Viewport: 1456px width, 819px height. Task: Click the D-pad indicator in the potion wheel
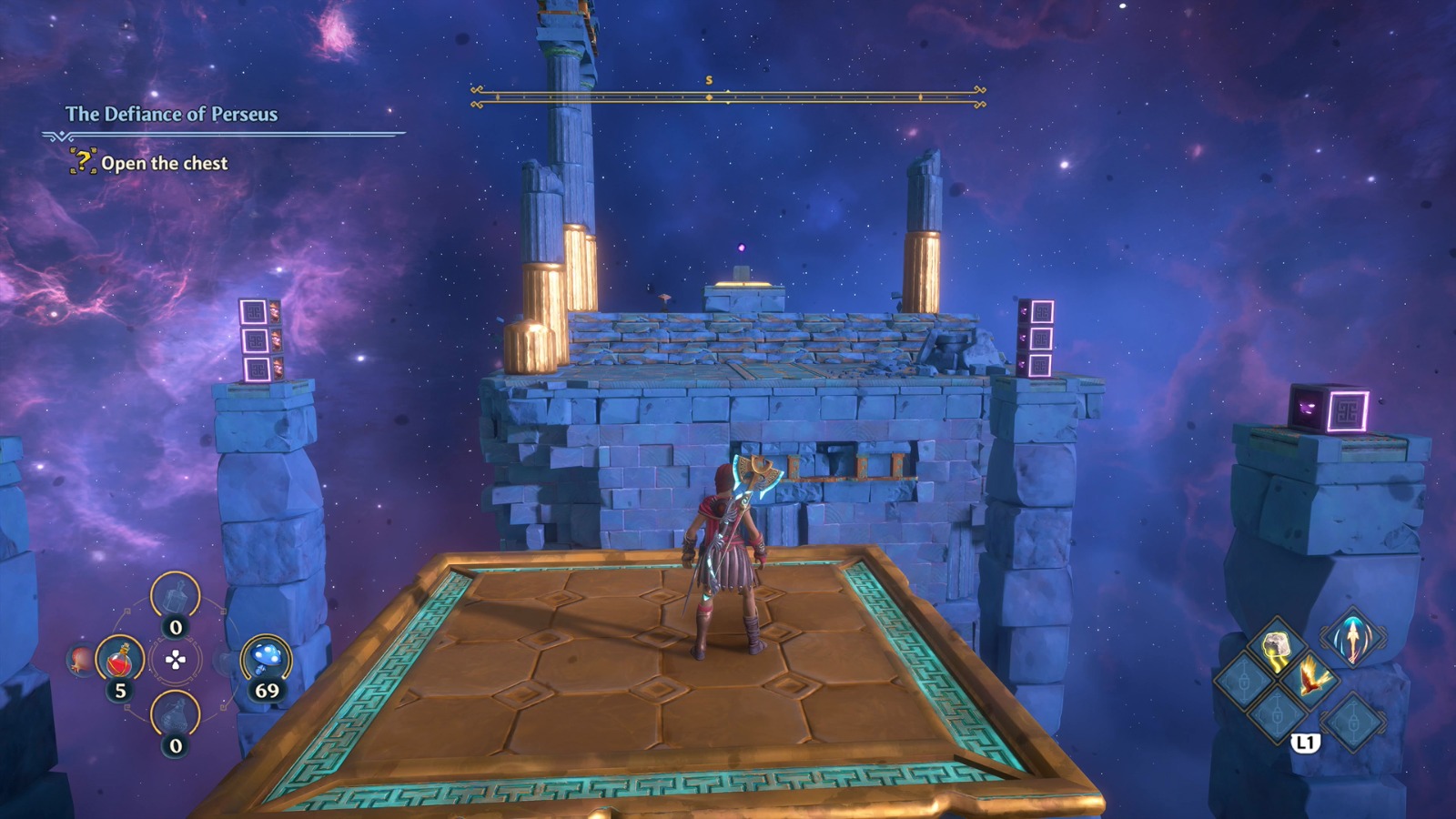tap(176, 660)
